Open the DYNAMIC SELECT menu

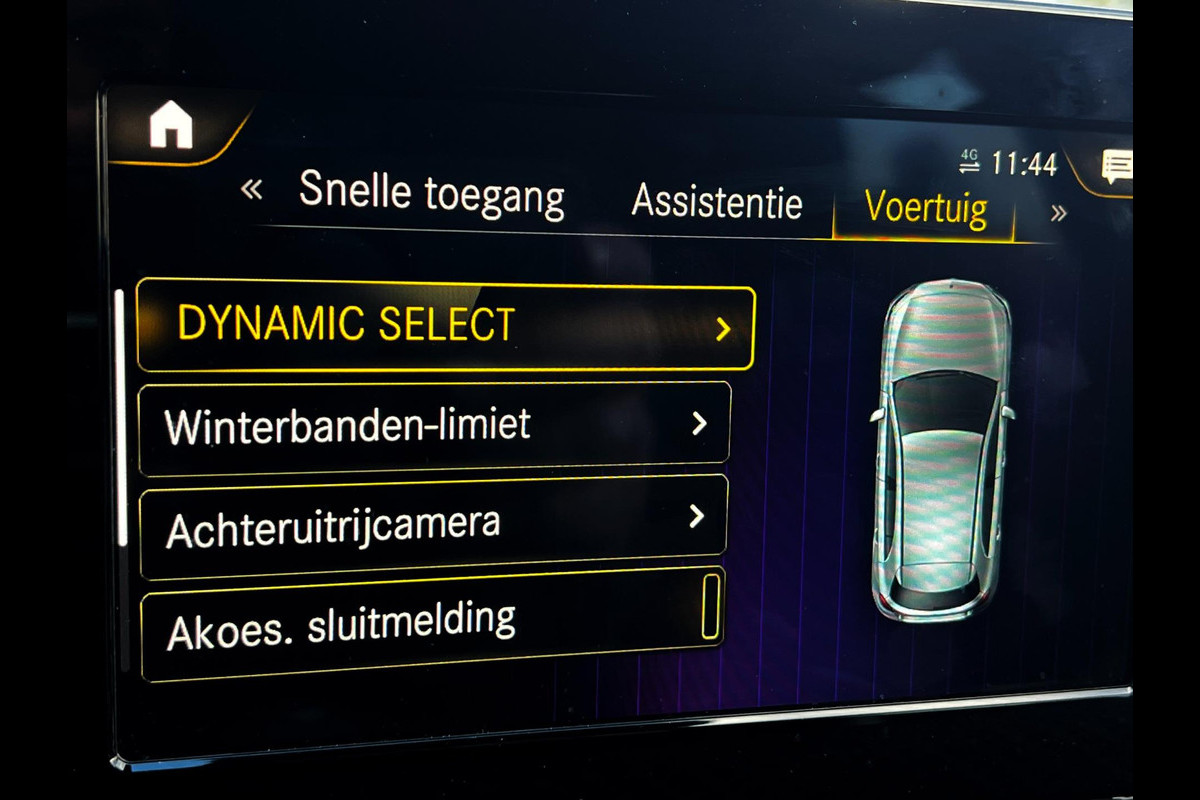click(445, 325)
